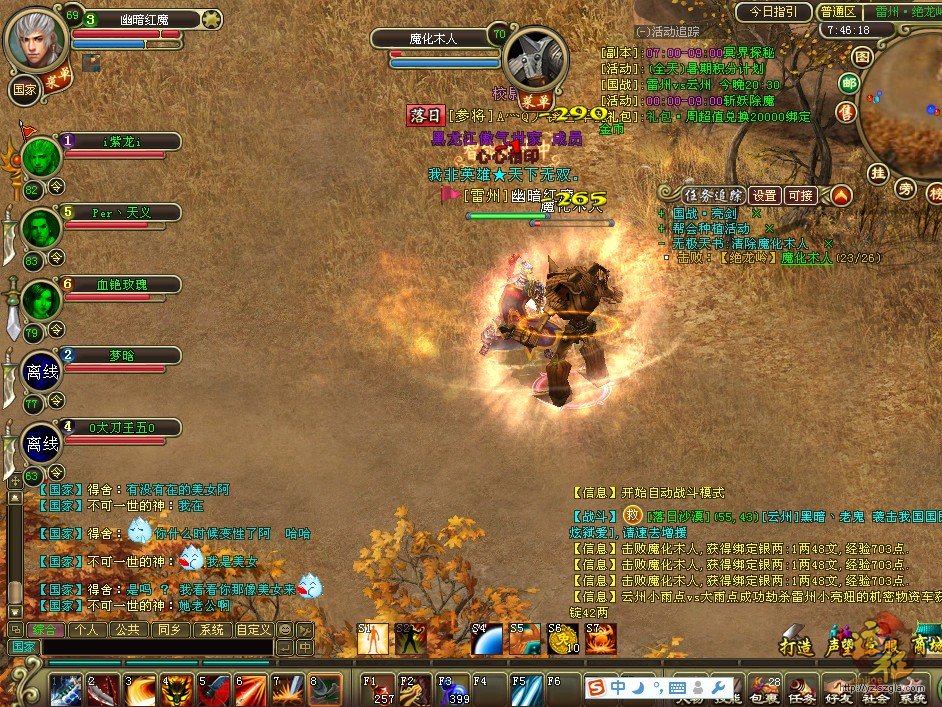Click the 设置 button on quest tracker
Screen dimensions: 942x707
click(x=765, y=195)
